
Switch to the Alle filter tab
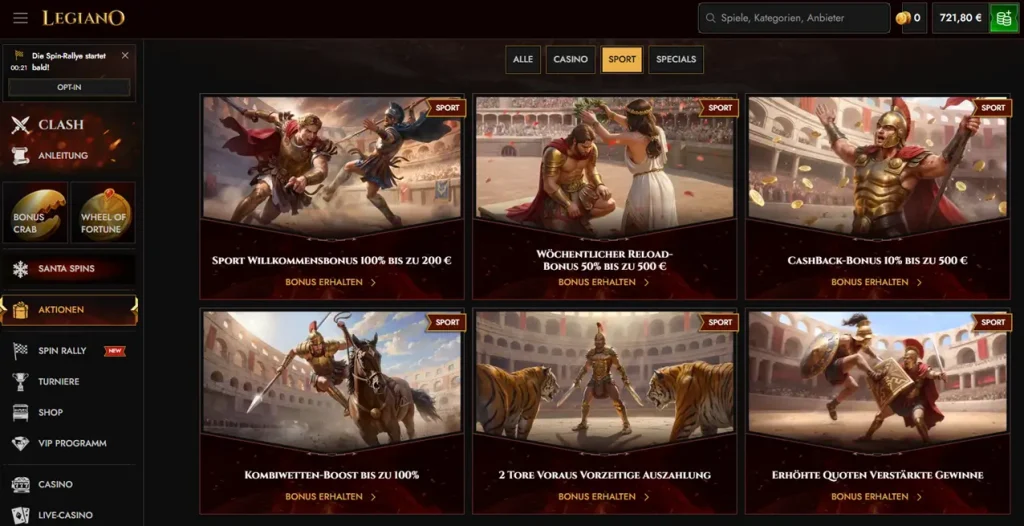[523, 60]
